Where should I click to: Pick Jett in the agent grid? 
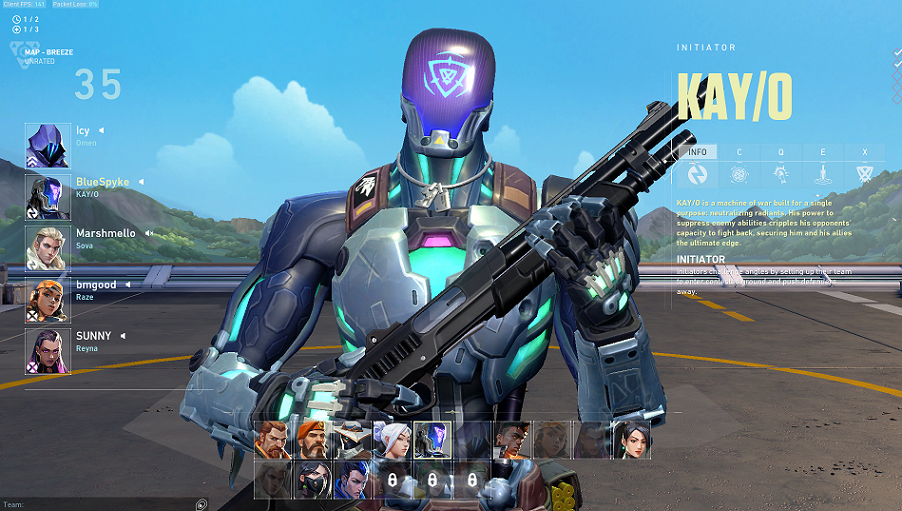click(x=390, y=440)
